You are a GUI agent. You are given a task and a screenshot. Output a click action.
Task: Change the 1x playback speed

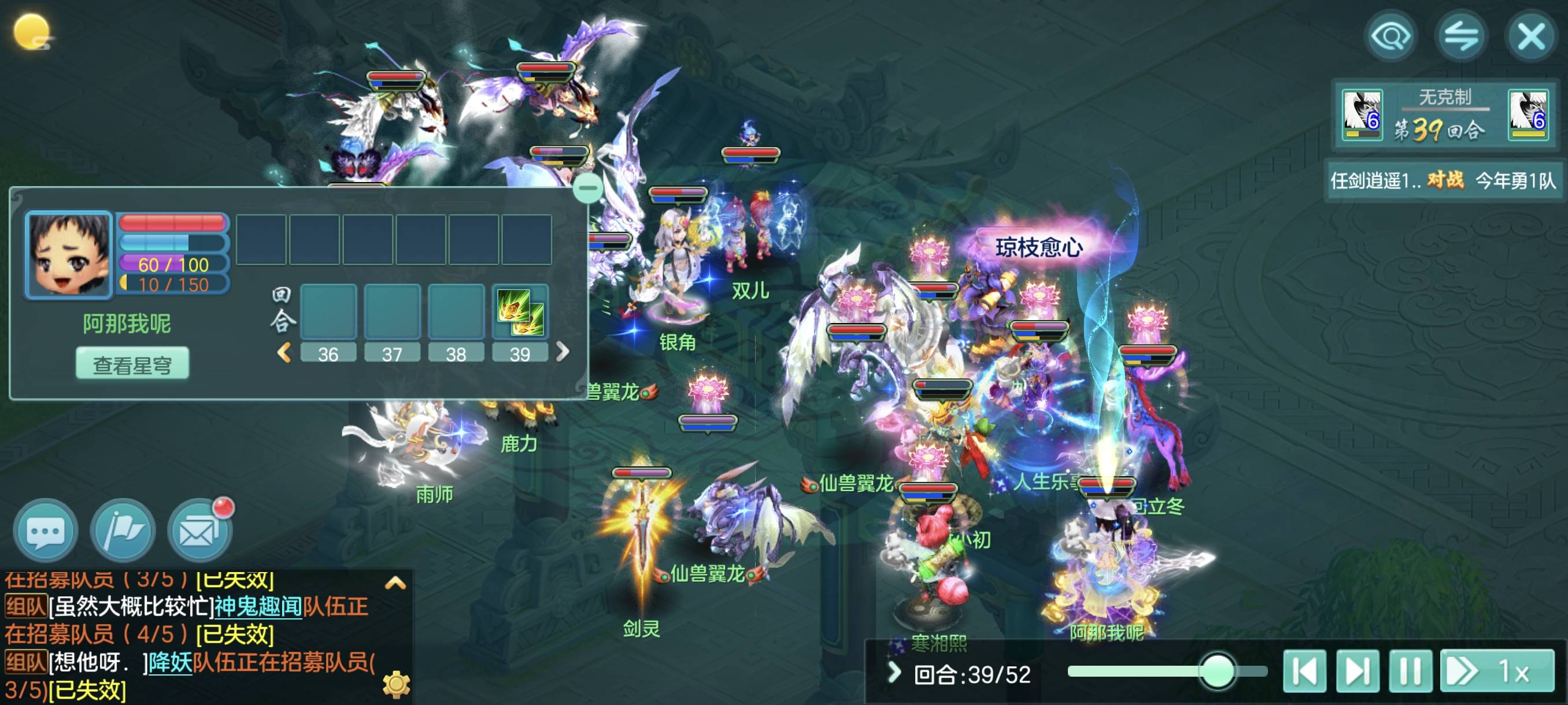(1496, 671)
